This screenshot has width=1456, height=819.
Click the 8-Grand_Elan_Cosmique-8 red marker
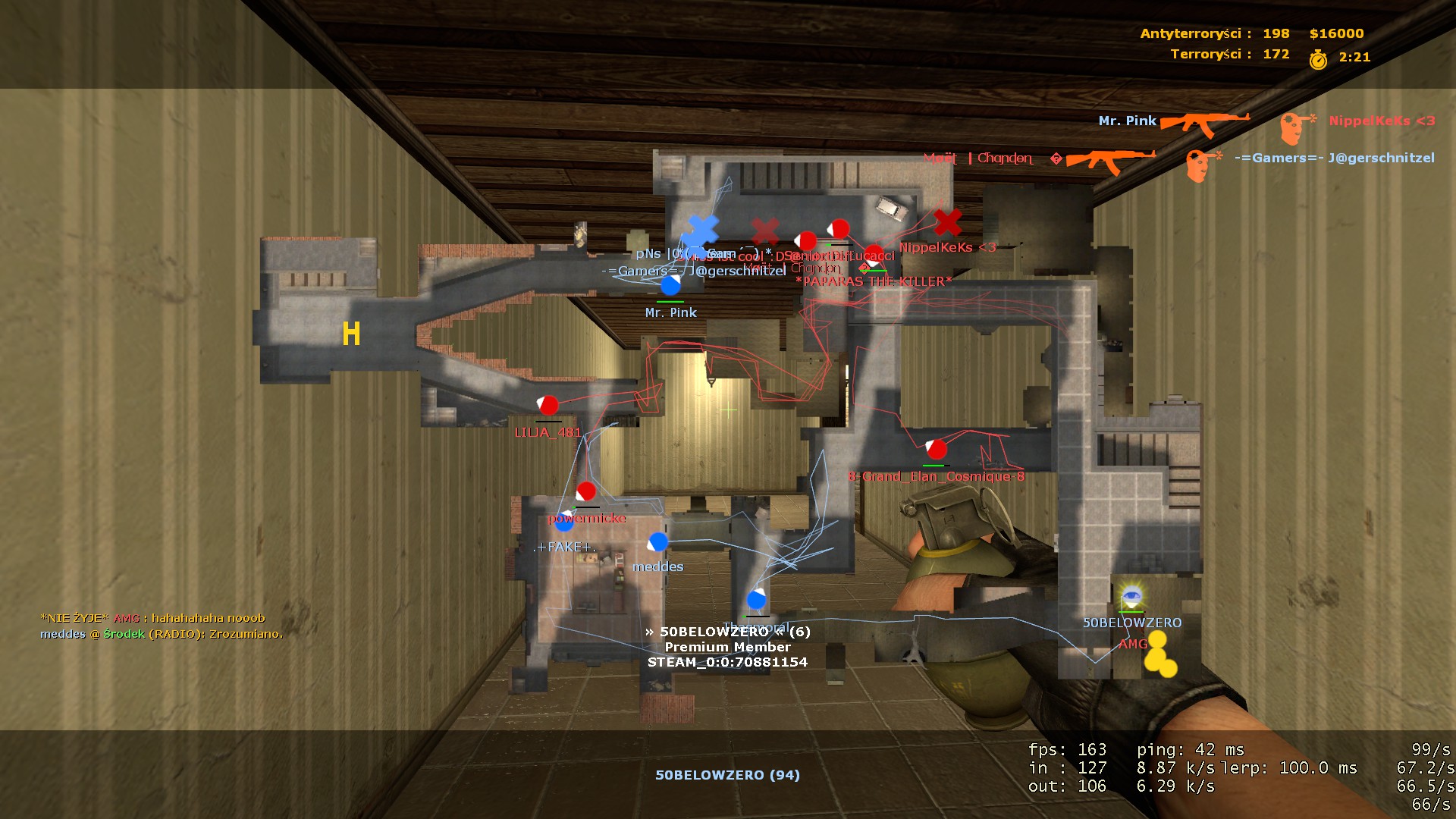click(x=936, y=449)
